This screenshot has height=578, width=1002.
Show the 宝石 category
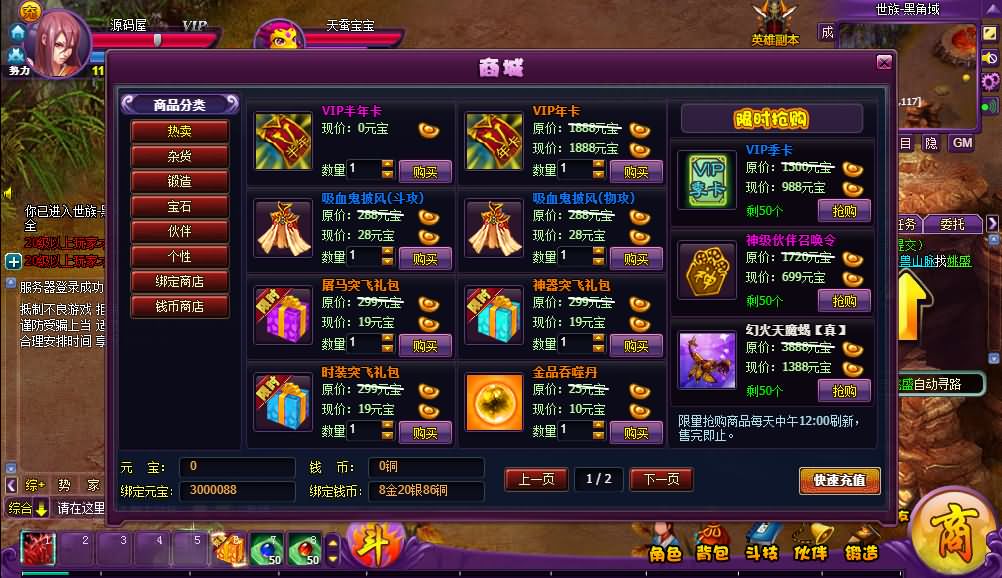click(180, 206)
